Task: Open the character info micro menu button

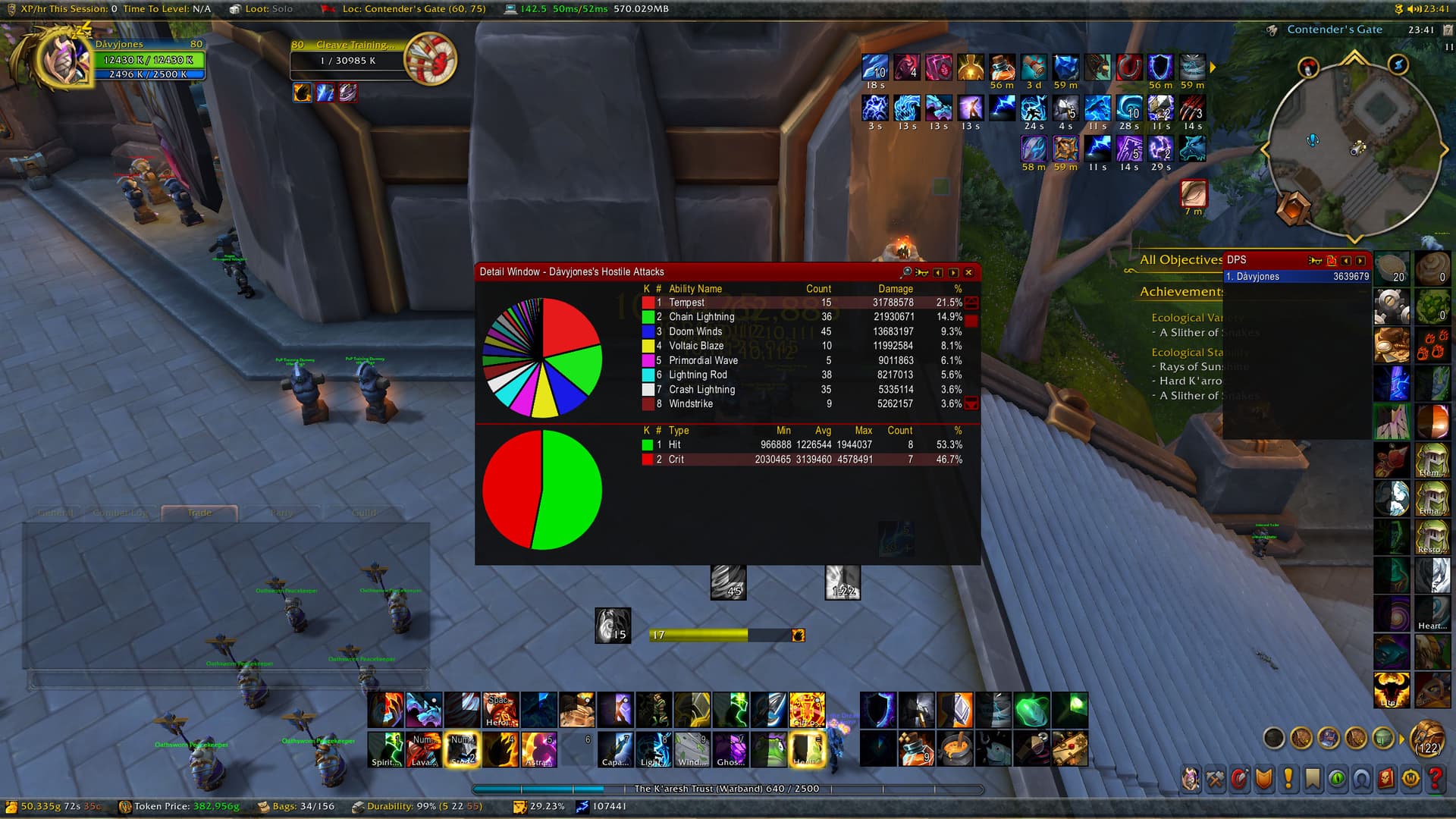Action: click(x=1191, y=779)
